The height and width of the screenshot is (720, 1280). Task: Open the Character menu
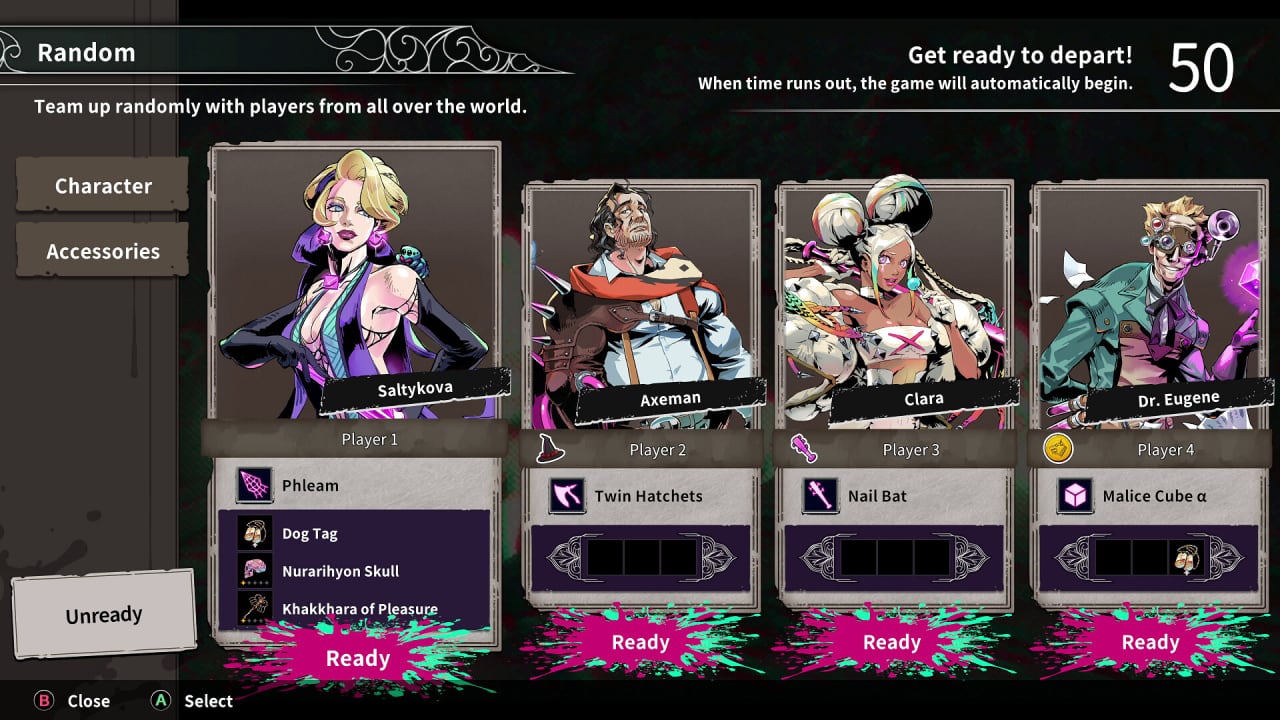pos(103,186)
